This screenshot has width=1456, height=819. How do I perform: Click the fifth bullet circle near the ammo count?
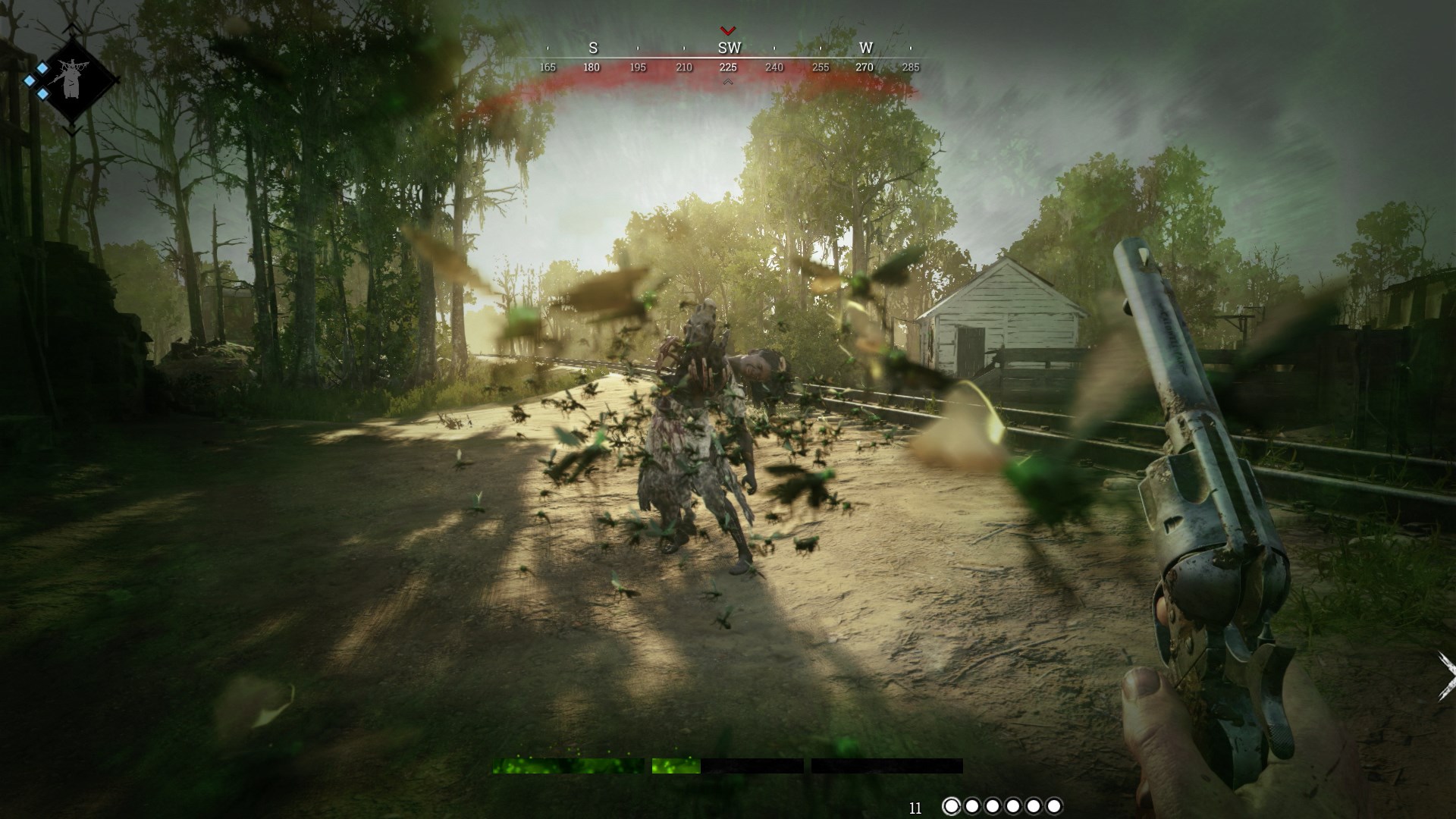coord(1036,806)
